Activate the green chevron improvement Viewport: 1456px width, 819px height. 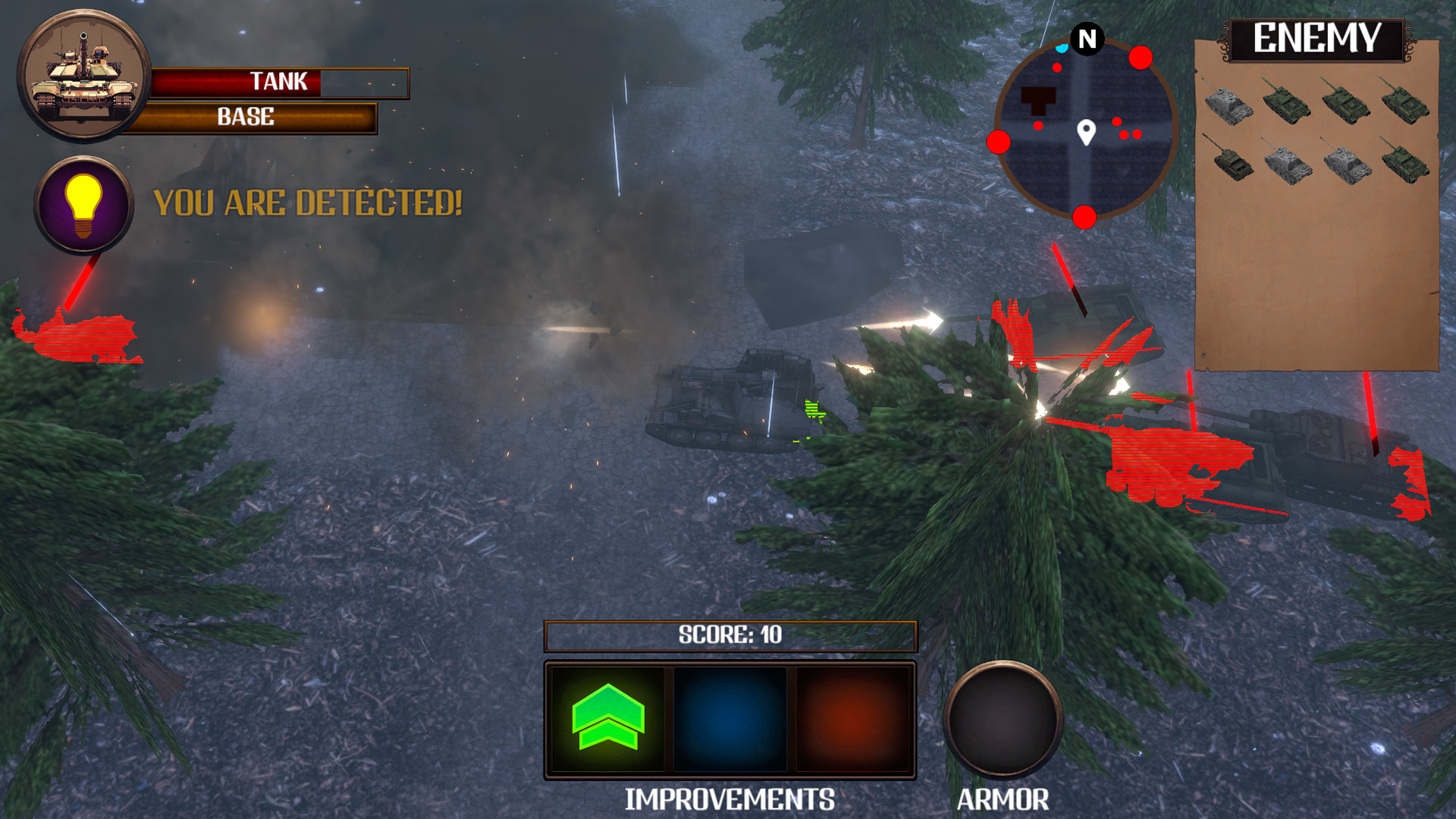(x=607, y=719)
